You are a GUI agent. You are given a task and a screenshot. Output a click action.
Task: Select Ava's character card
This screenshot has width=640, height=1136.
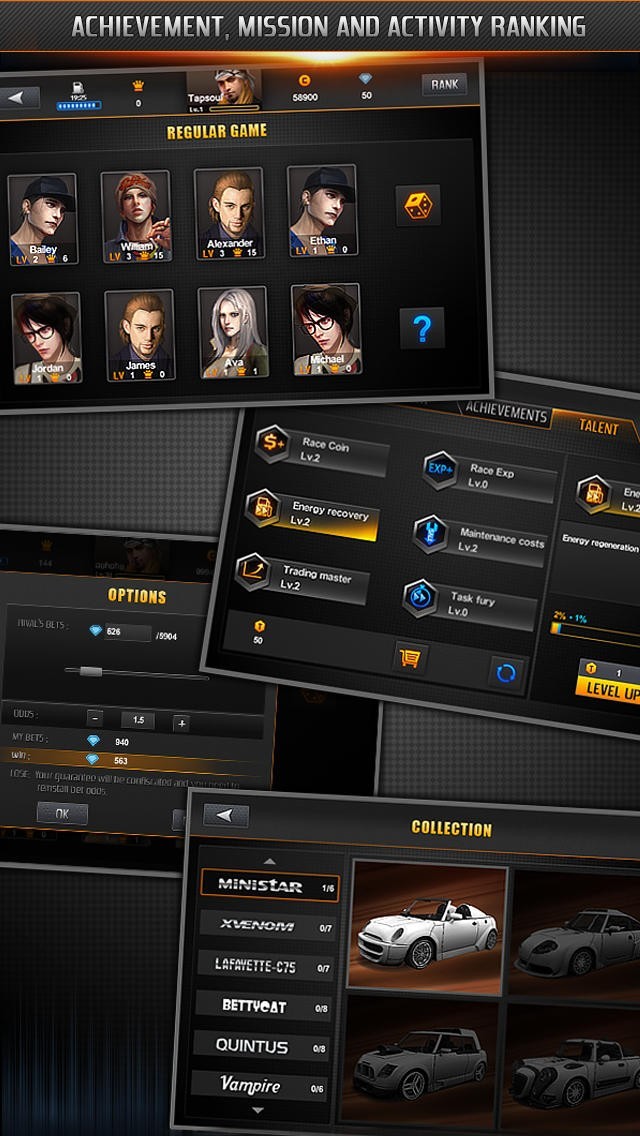[233, 333]
